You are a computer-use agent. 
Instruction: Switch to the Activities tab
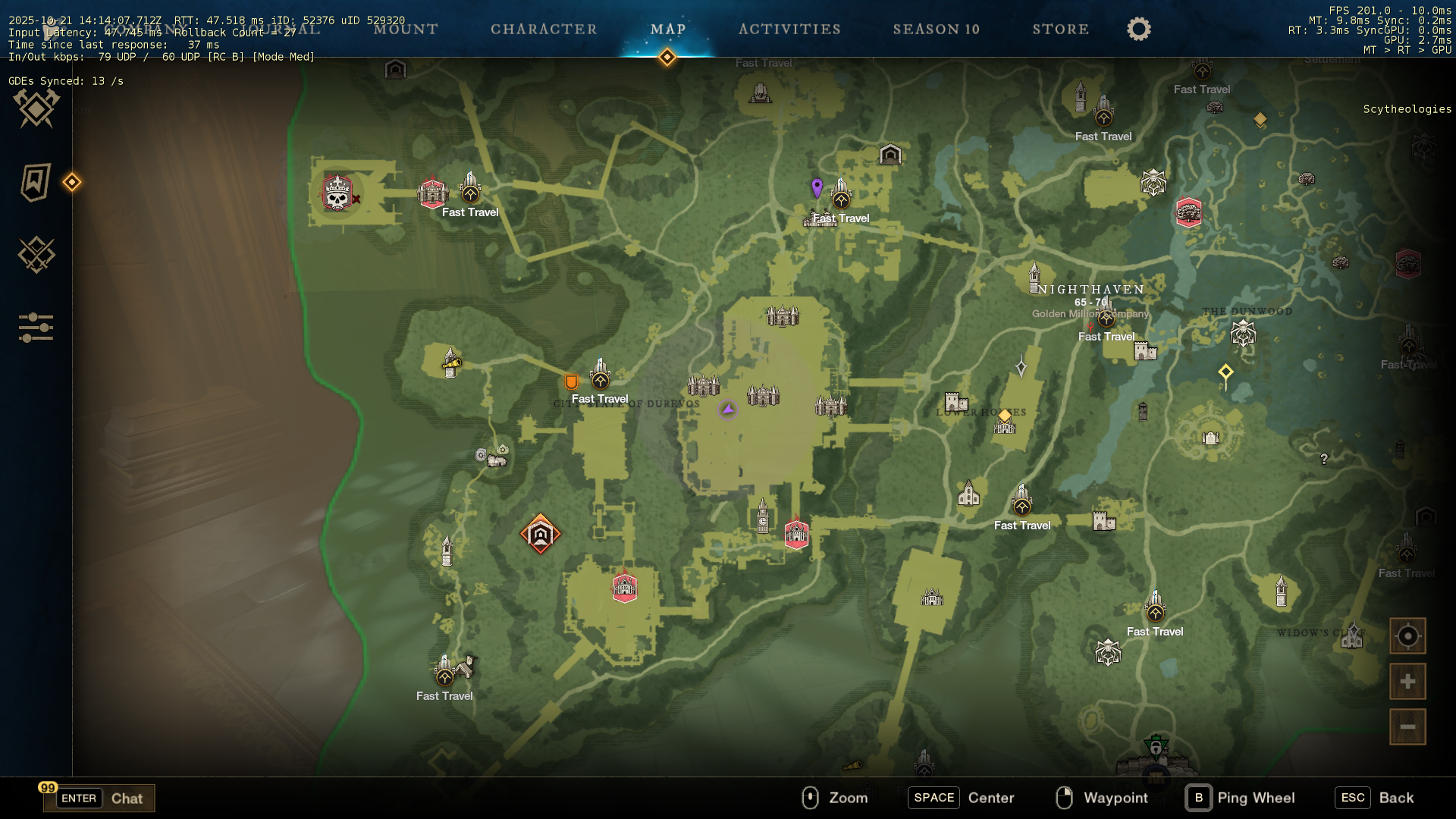click(789, 30)
